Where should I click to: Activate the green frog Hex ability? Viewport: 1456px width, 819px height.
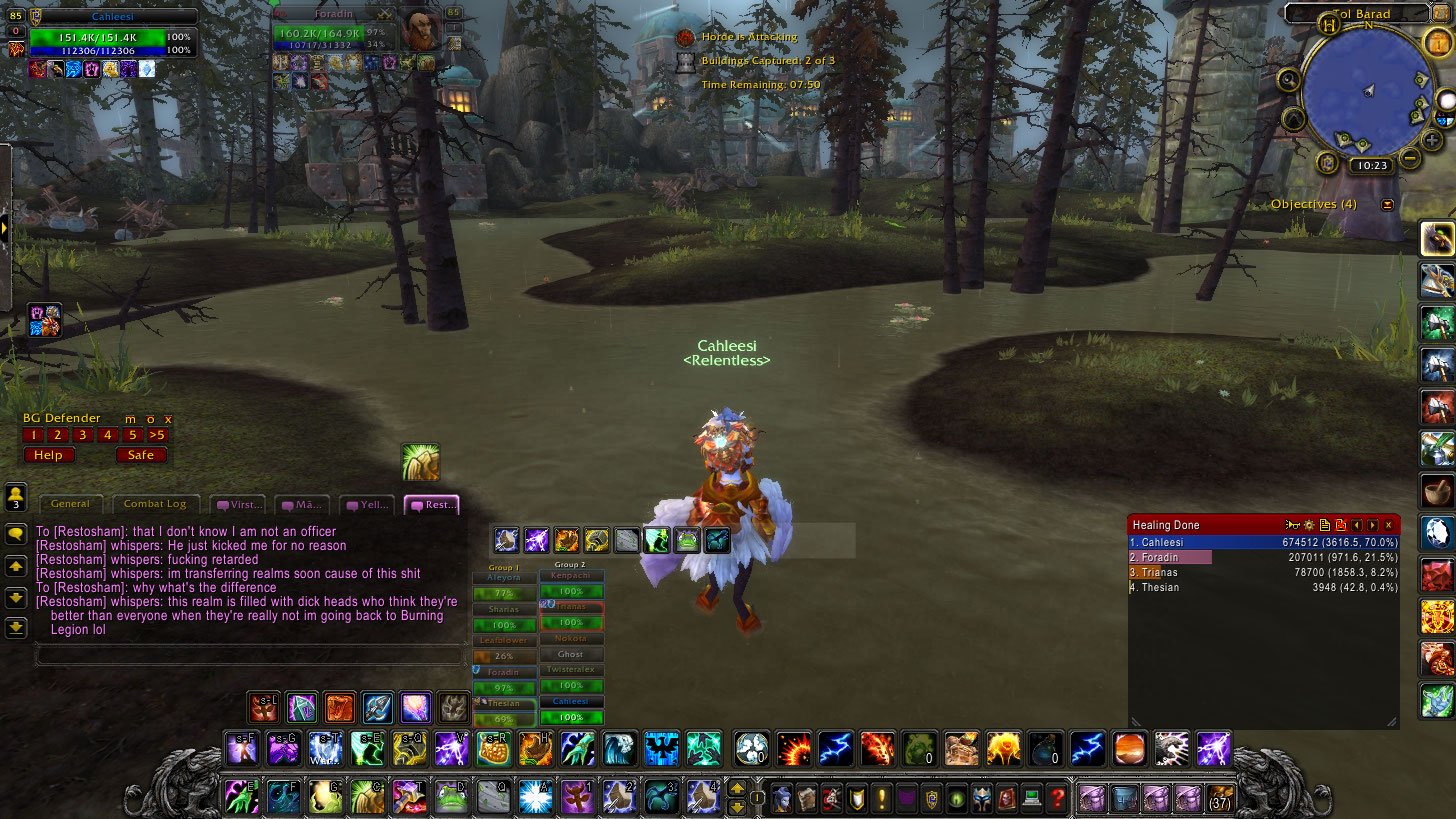click(x=452, y=798)
